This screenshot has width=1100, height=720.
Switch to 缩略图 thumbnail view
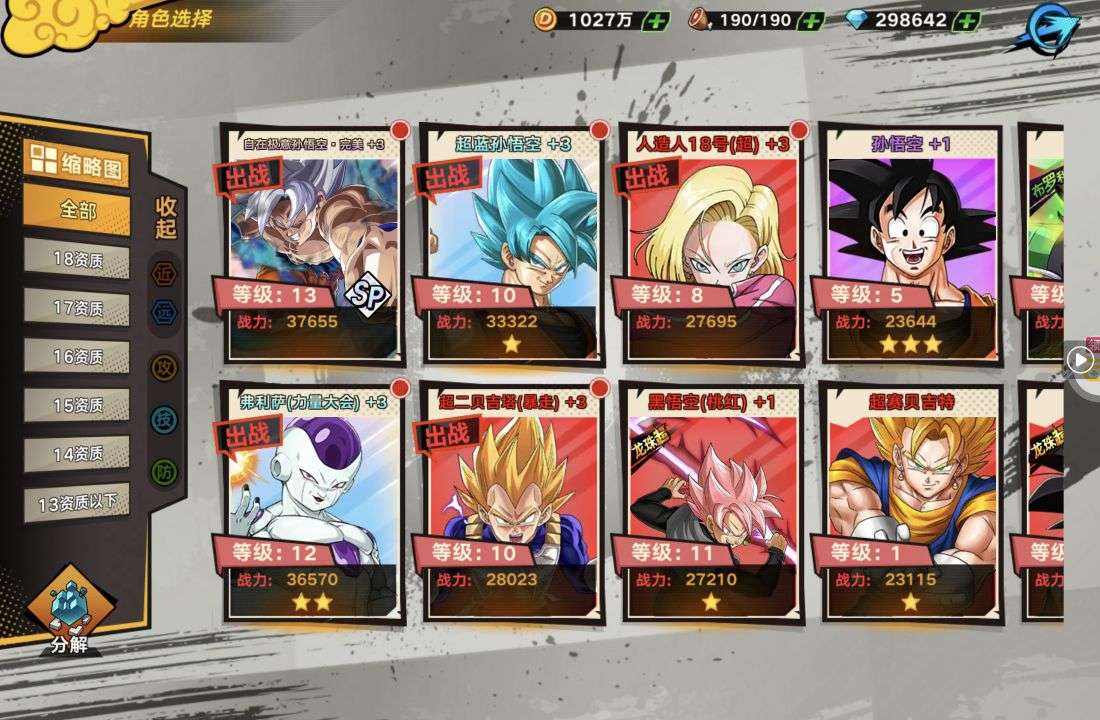point(77,163)
